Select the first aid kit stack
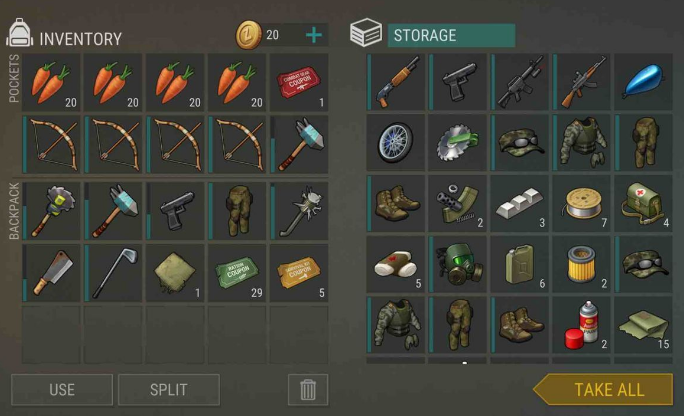 tap(644, 203)
